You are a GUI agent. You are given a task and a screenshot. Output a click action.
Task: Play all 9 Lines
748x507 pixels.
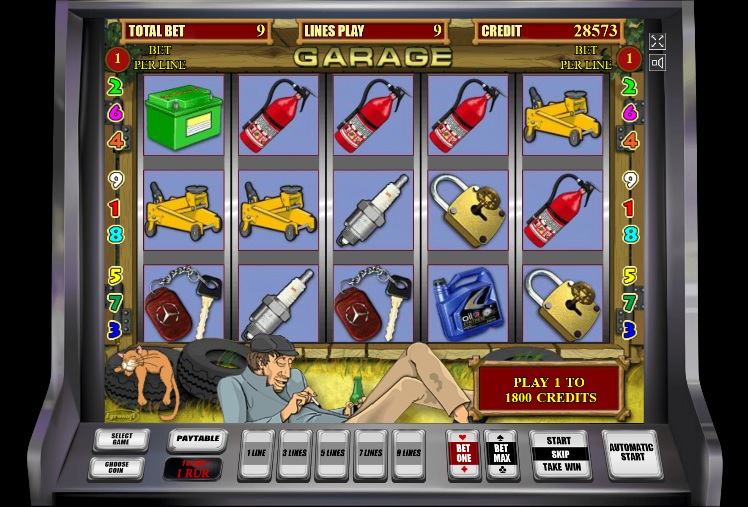408,454
